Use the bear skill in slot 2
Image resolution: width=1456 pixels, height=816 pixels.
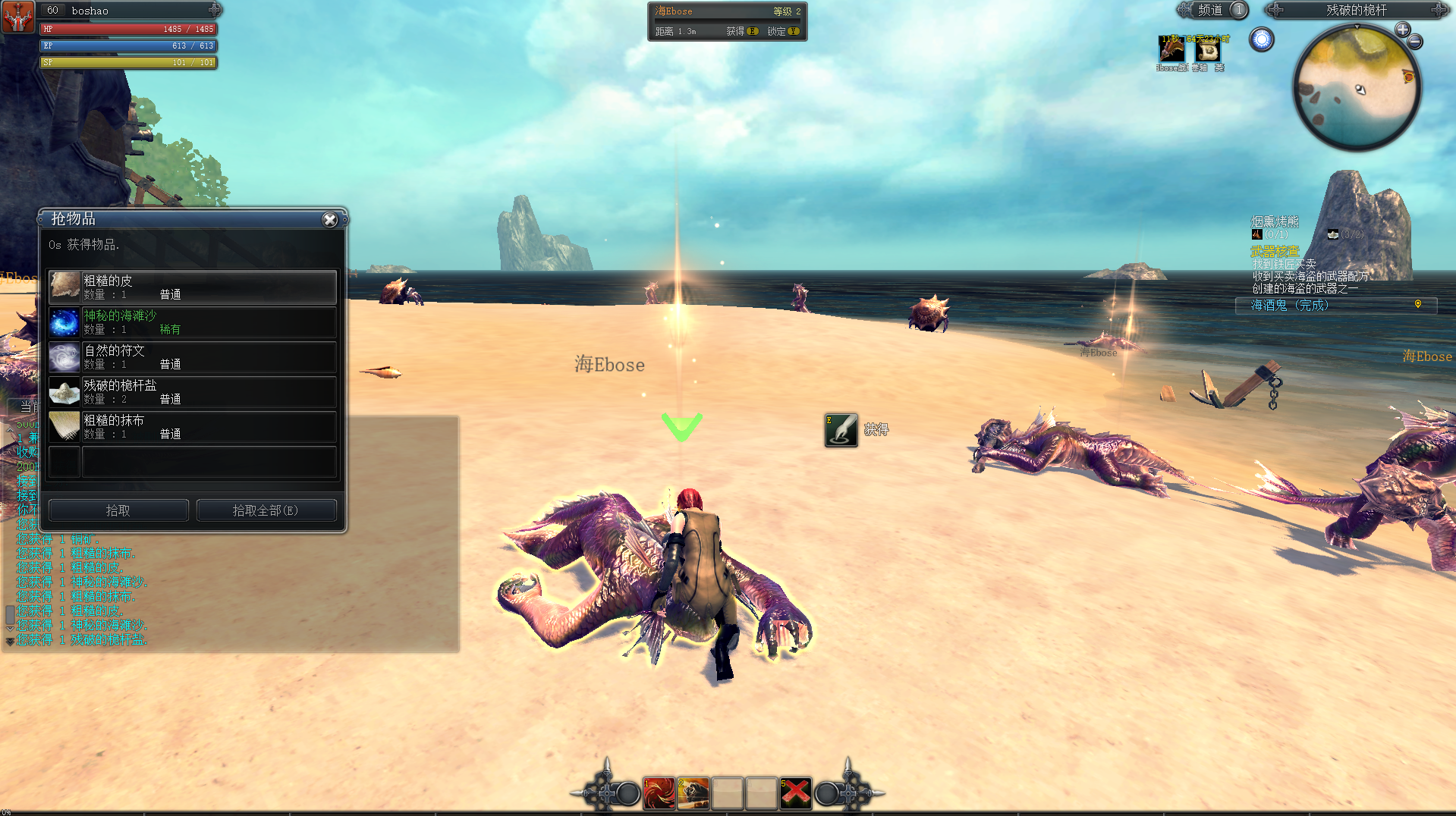coord(693,793)
